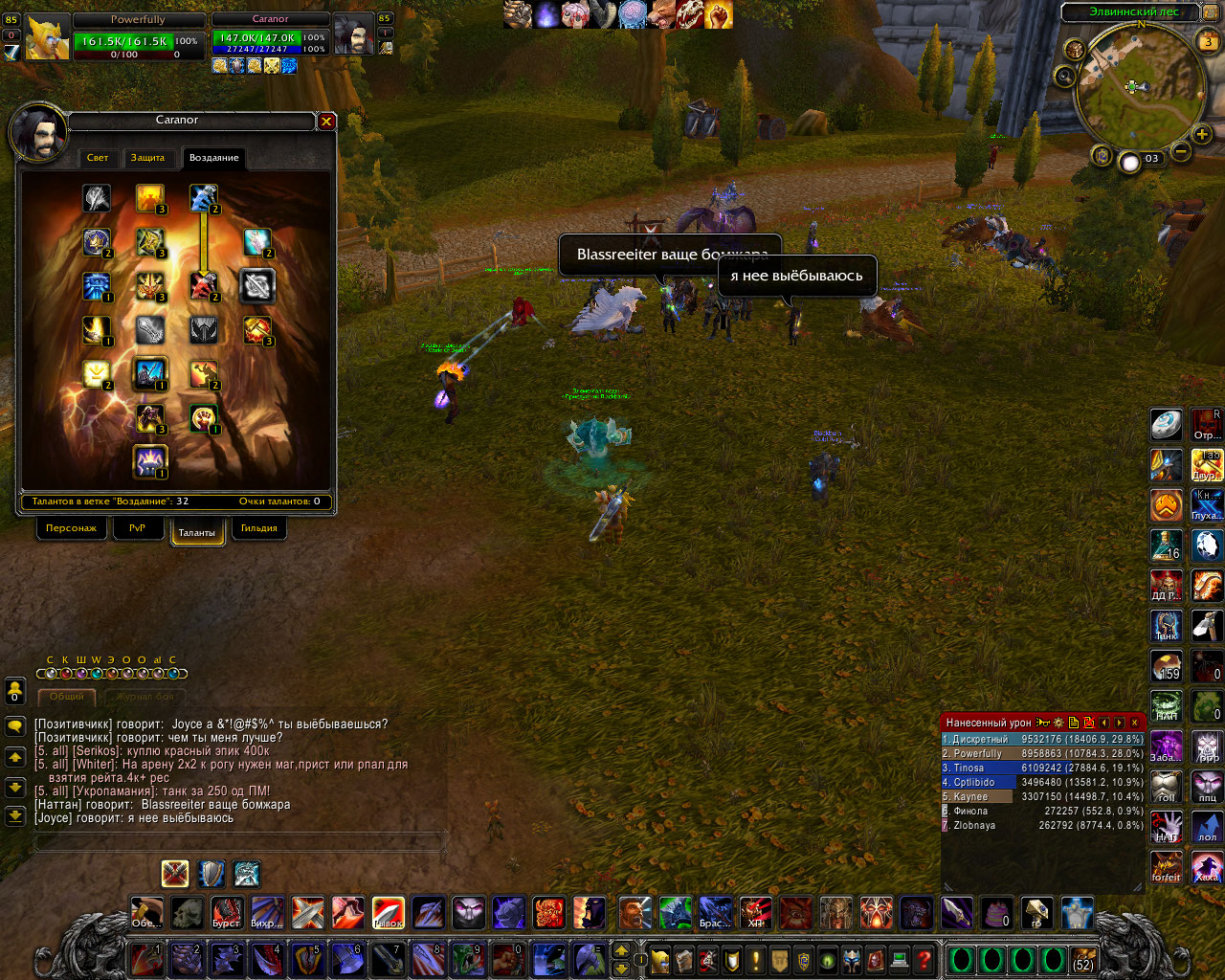Show the Гильдия tab
This screenshot has height=980, width=1225.
point(258,528)
